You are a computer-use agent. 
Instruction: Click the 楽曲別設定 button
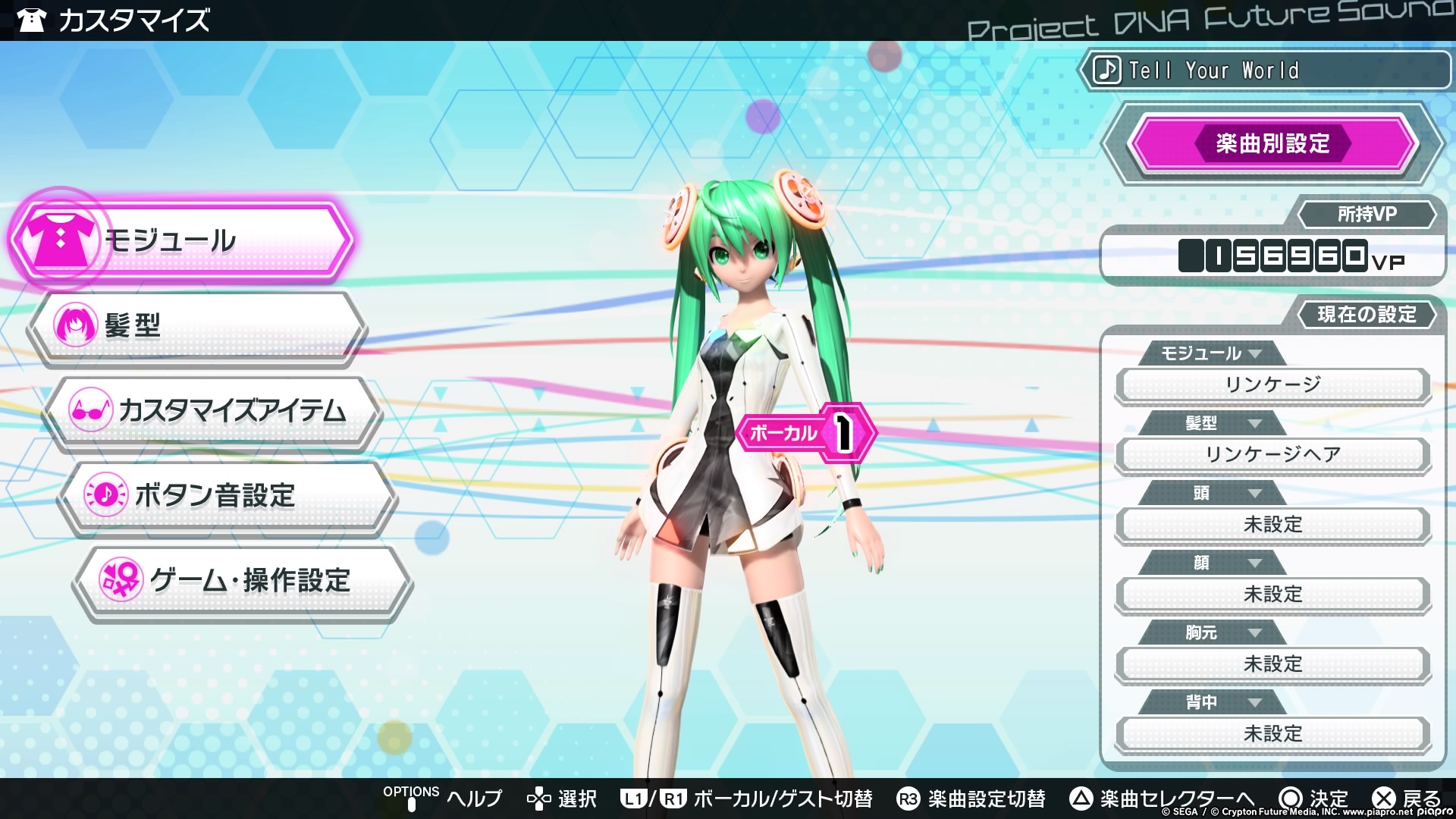(1272, 143)
